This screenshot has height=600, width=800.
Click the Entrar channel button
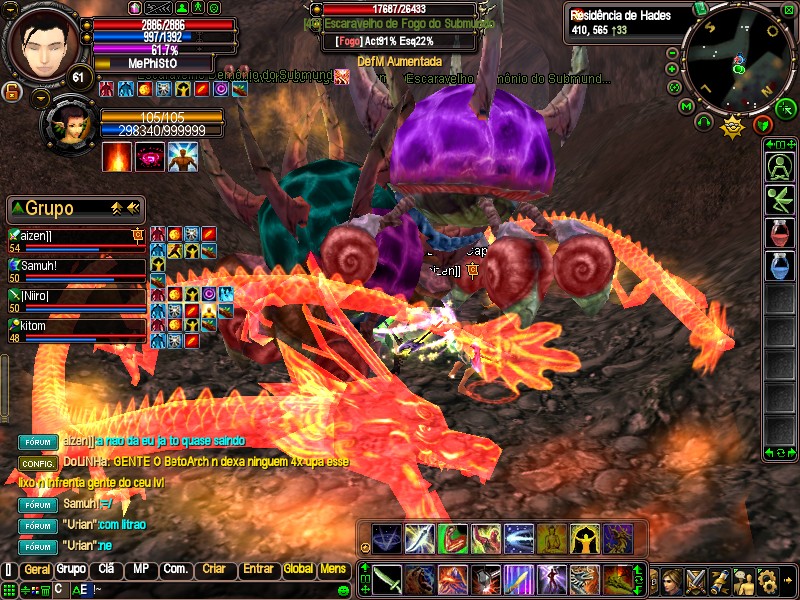click(x=258, y=569)
